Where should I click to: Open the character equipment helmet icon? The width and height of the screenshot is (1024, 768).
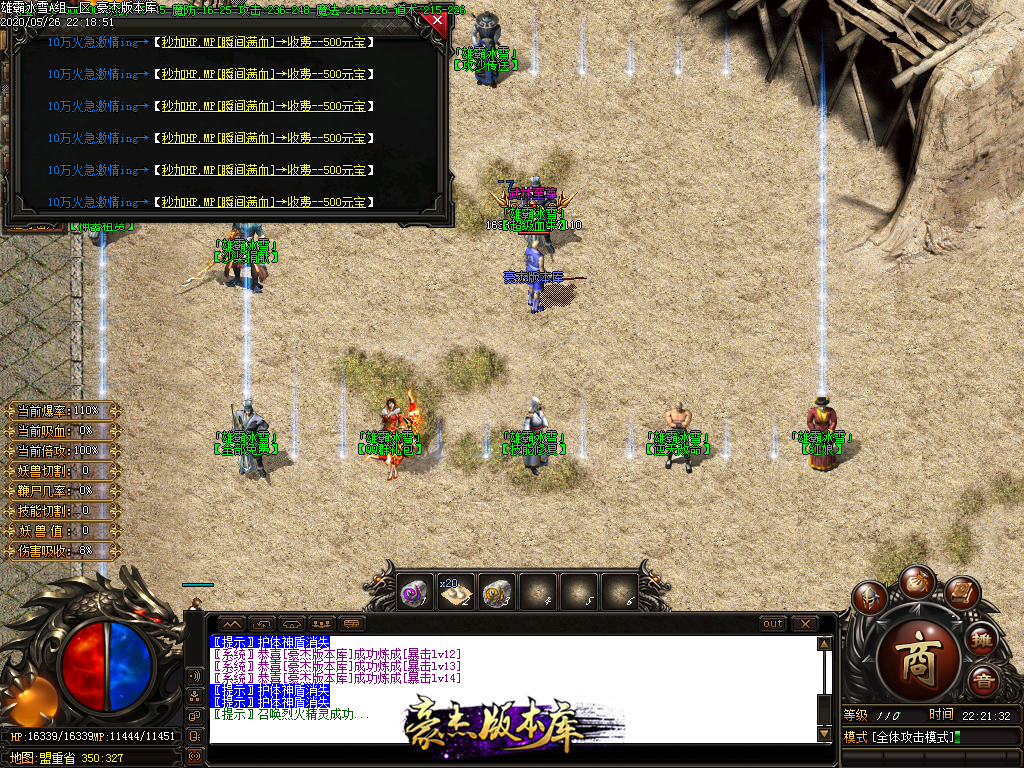(870, 597)
